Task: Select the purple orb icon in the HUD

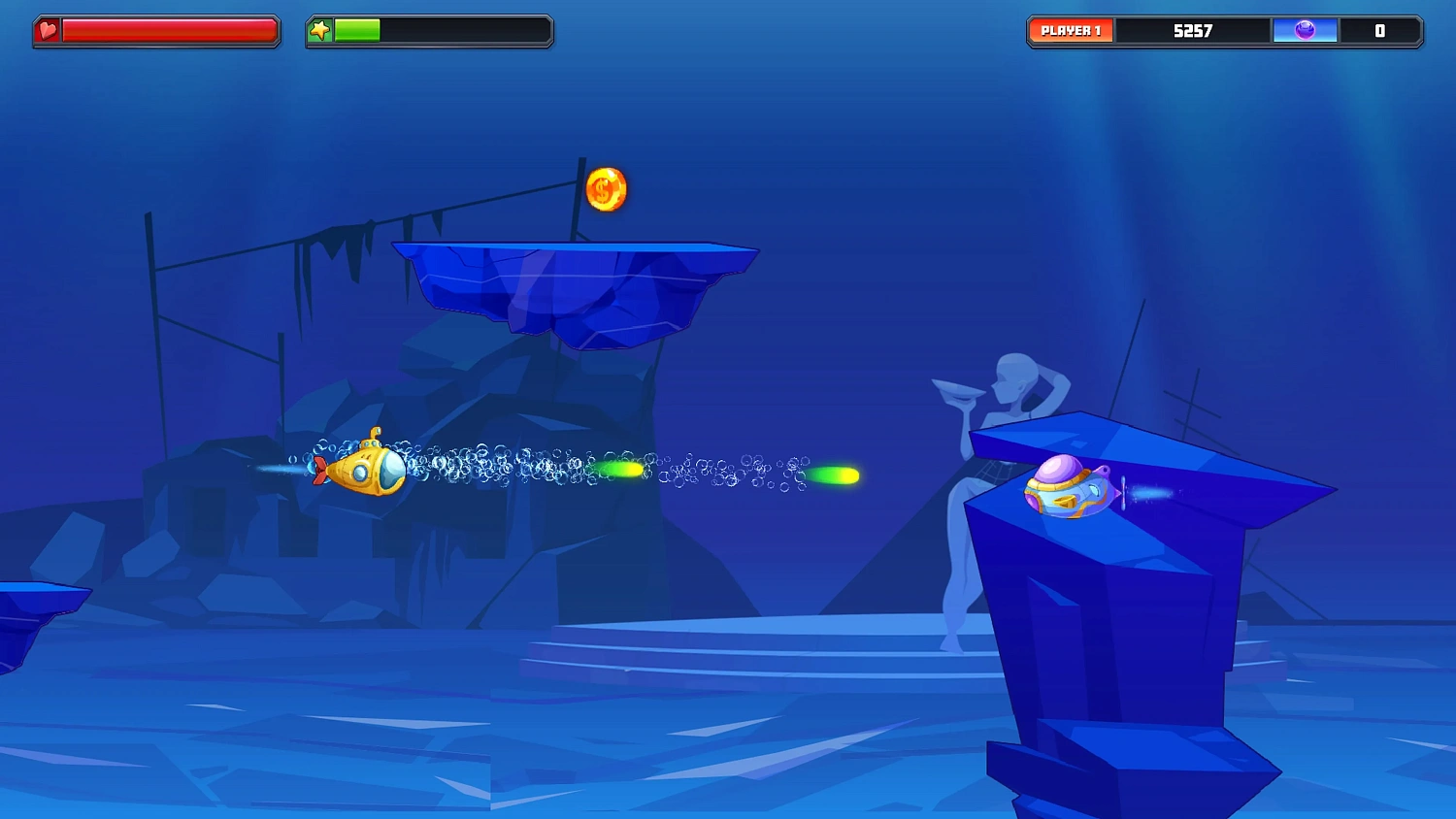Action: (x=1306, y=30)
